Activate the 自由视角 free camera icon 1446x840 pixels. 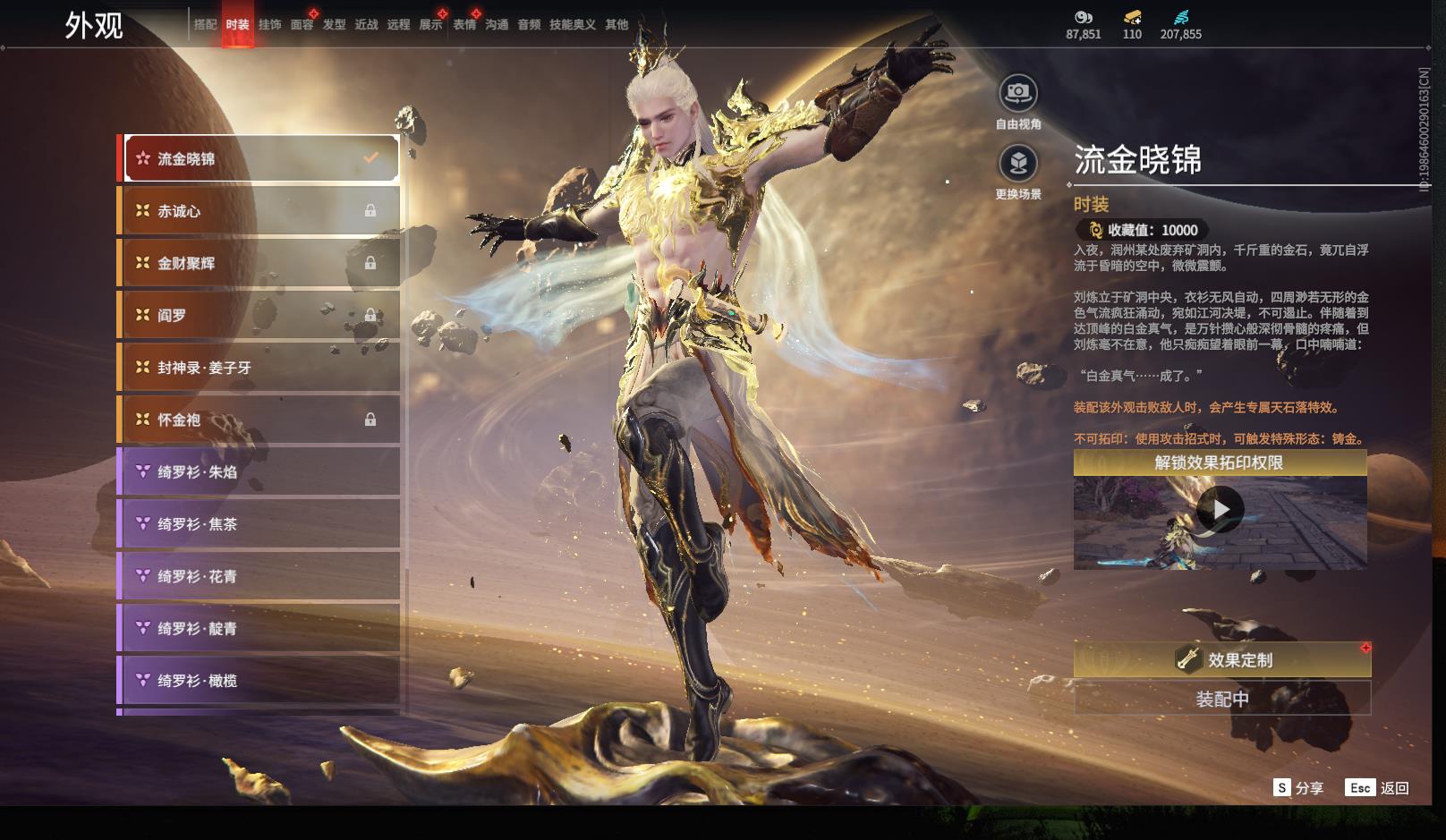point(1018,92)
